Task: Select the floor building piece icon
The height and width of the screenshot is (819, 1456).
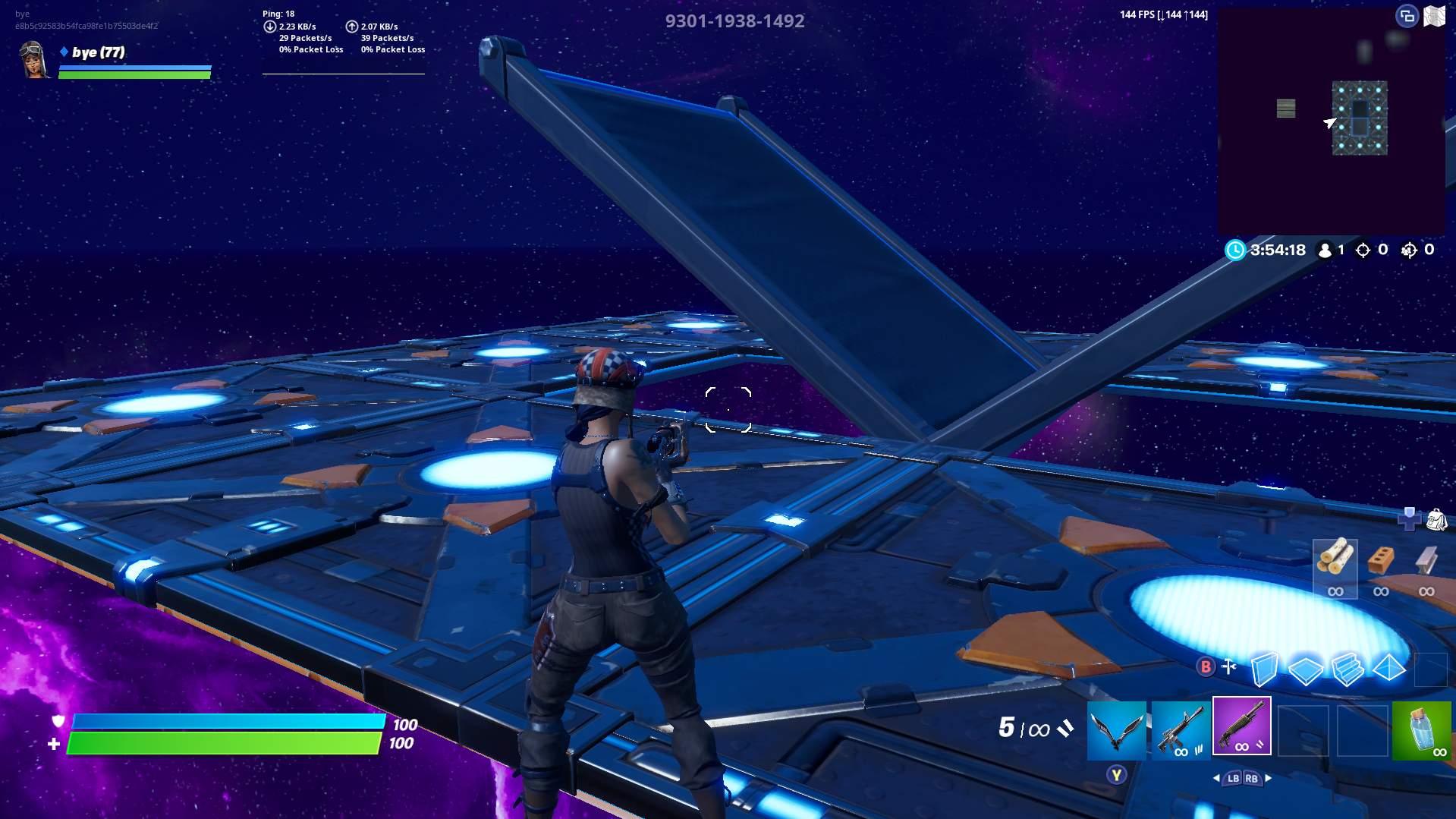Action: 1306,669
